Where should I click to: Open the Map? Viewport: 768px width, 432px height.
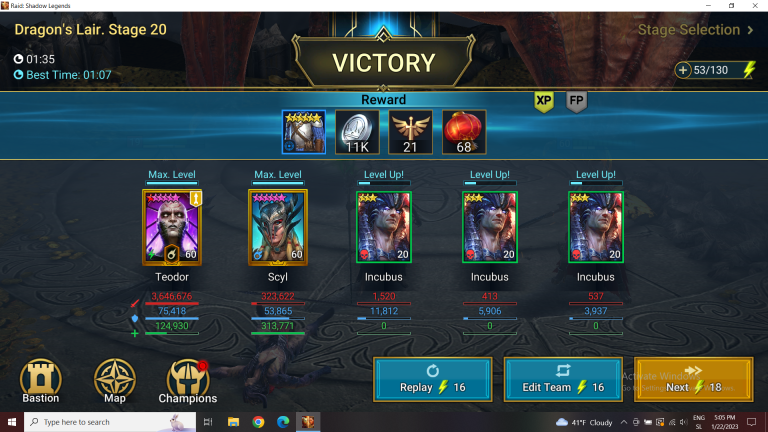[114, 381]
